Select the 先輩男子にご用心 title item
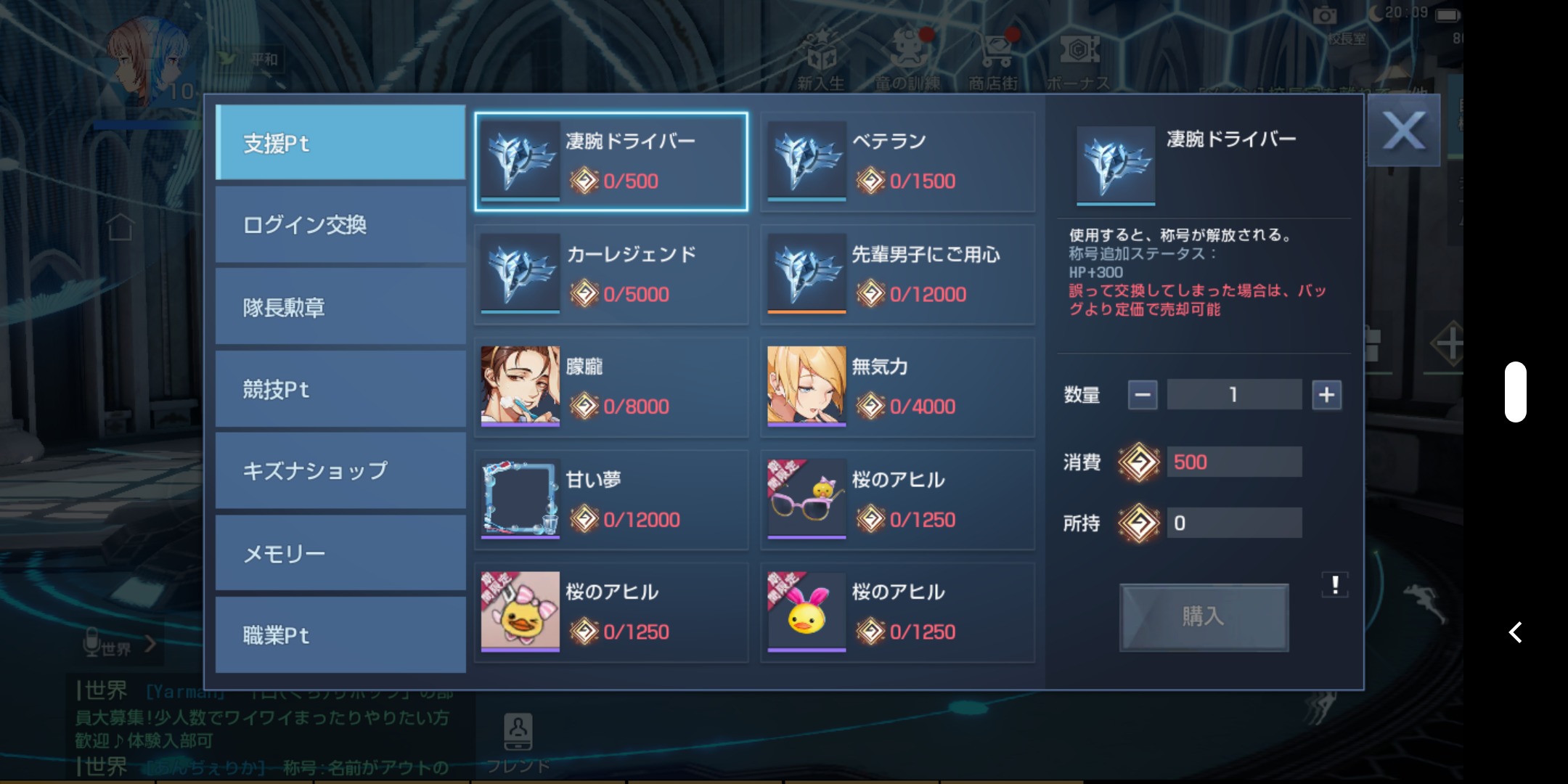This screenshot has height=784, width=1568. pos(897,274)
